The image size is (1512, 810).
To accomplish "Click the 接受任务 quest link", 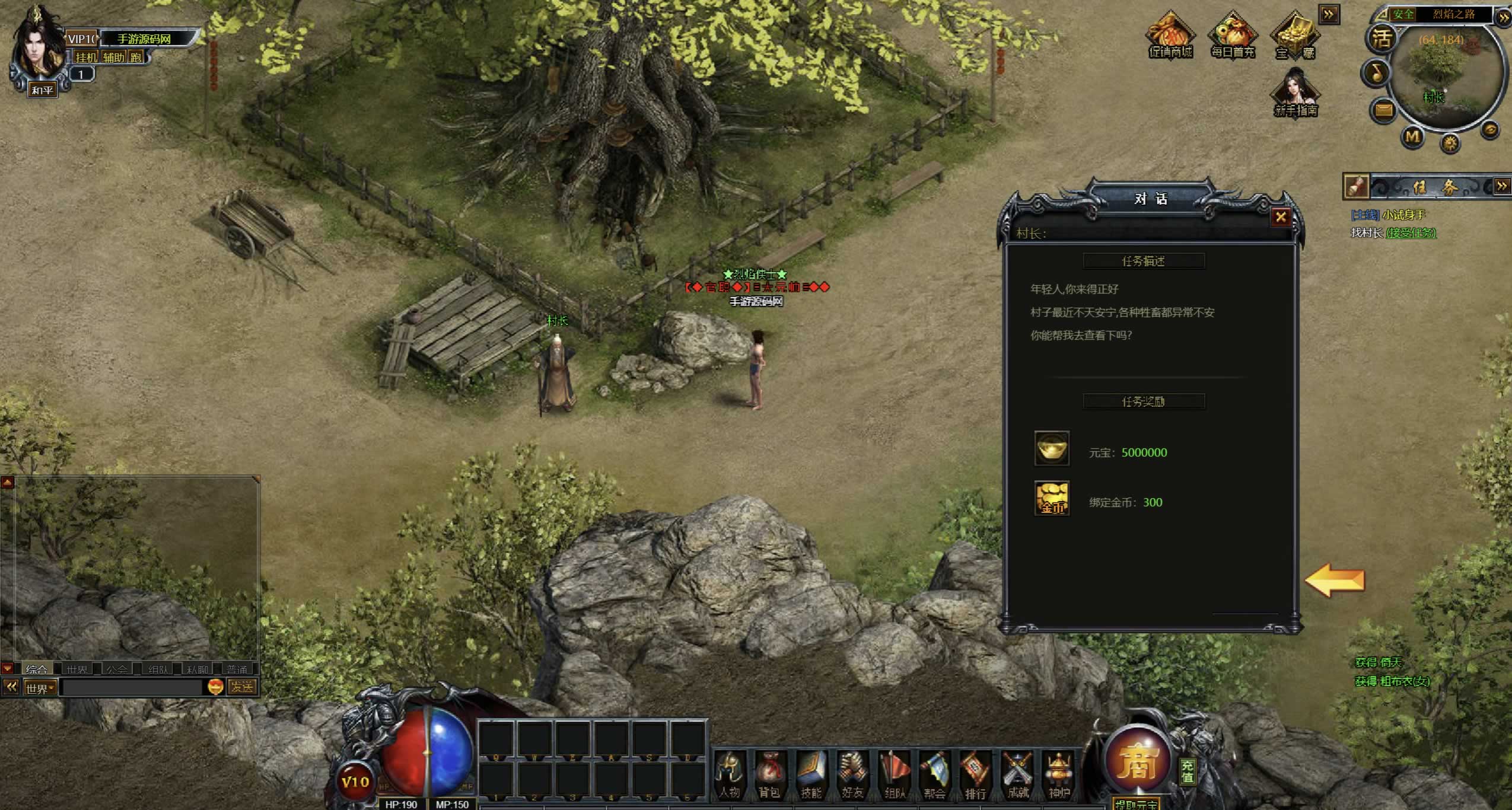I will coord(1411,233).
